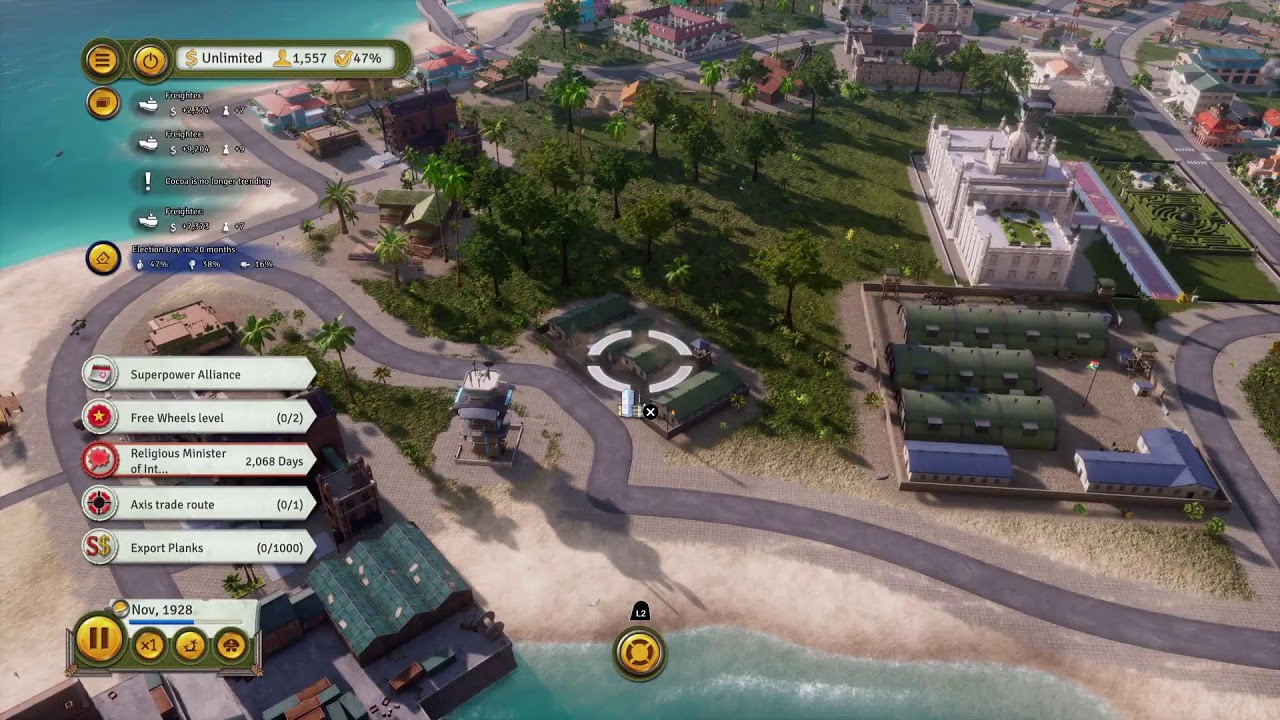Open the election ballot button

tap(103, 259)
